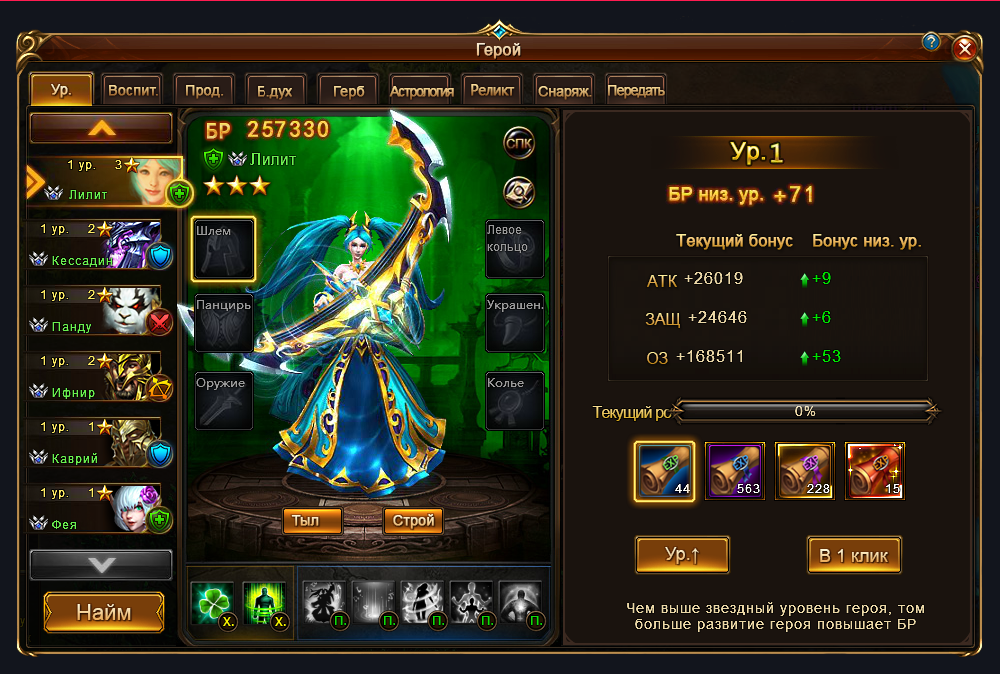Screen dimensions: 1000x674
Task: Open the Прод. tab
Action: point(204,90)
